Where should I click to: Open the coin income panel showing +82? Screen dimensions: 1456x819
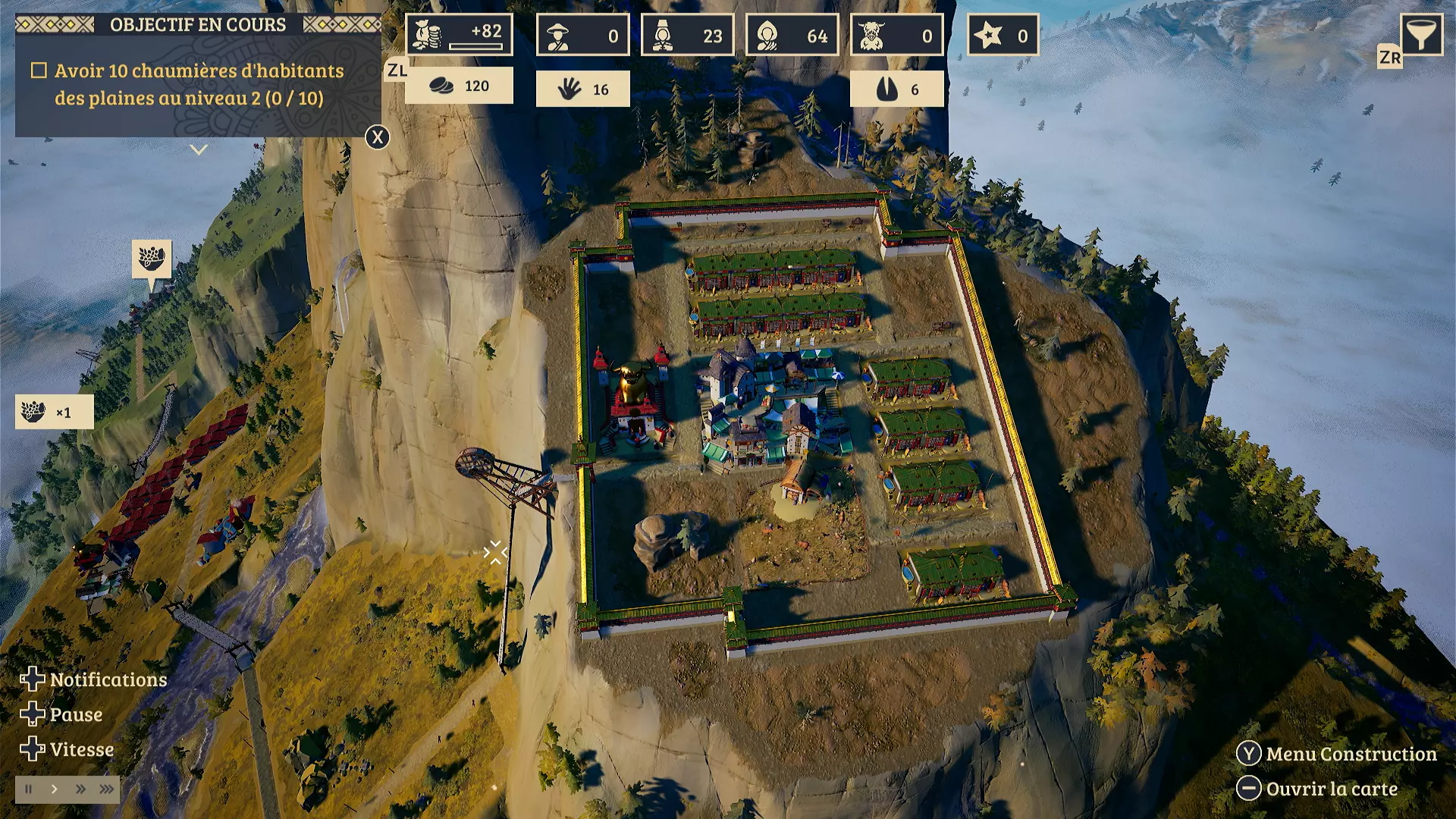click(459, 35)
